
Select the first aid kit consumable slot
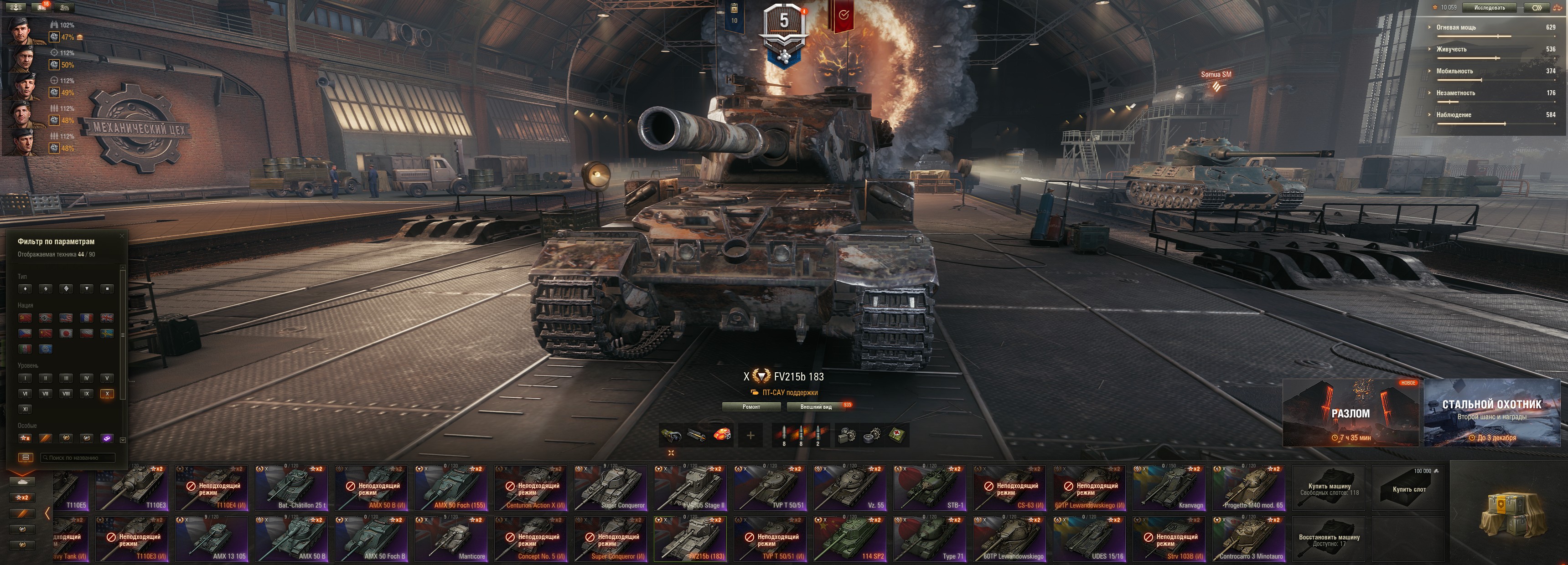pyautogui.click(x=896, y=436)
